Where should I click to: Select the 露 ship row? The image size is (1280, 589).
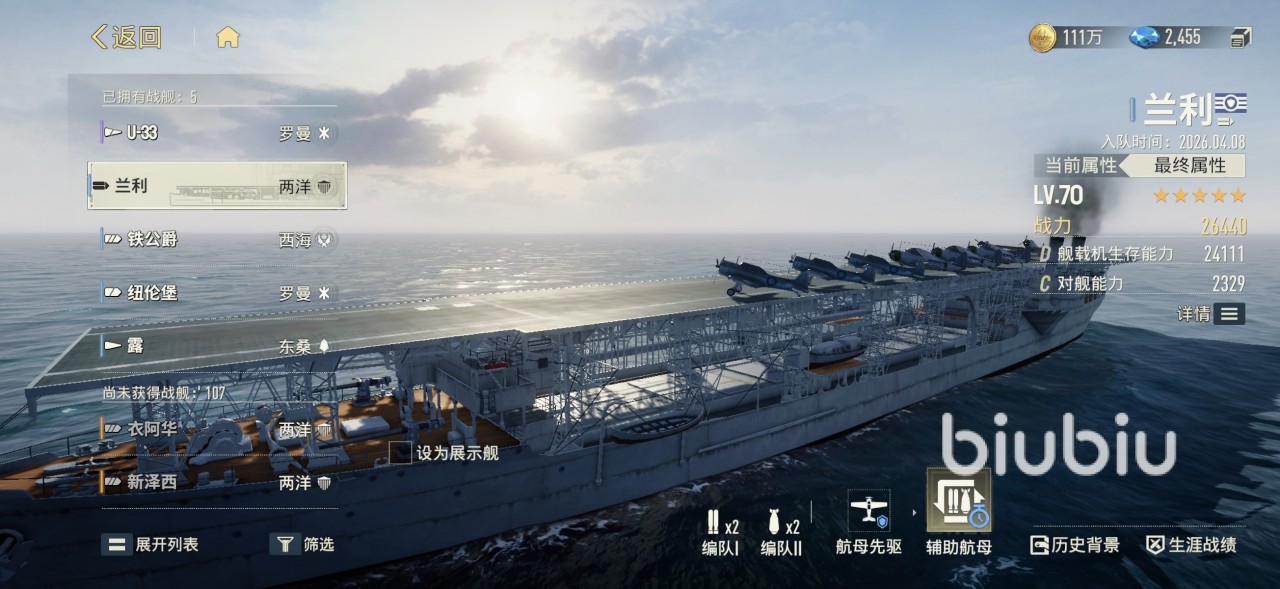coord(217,346)
